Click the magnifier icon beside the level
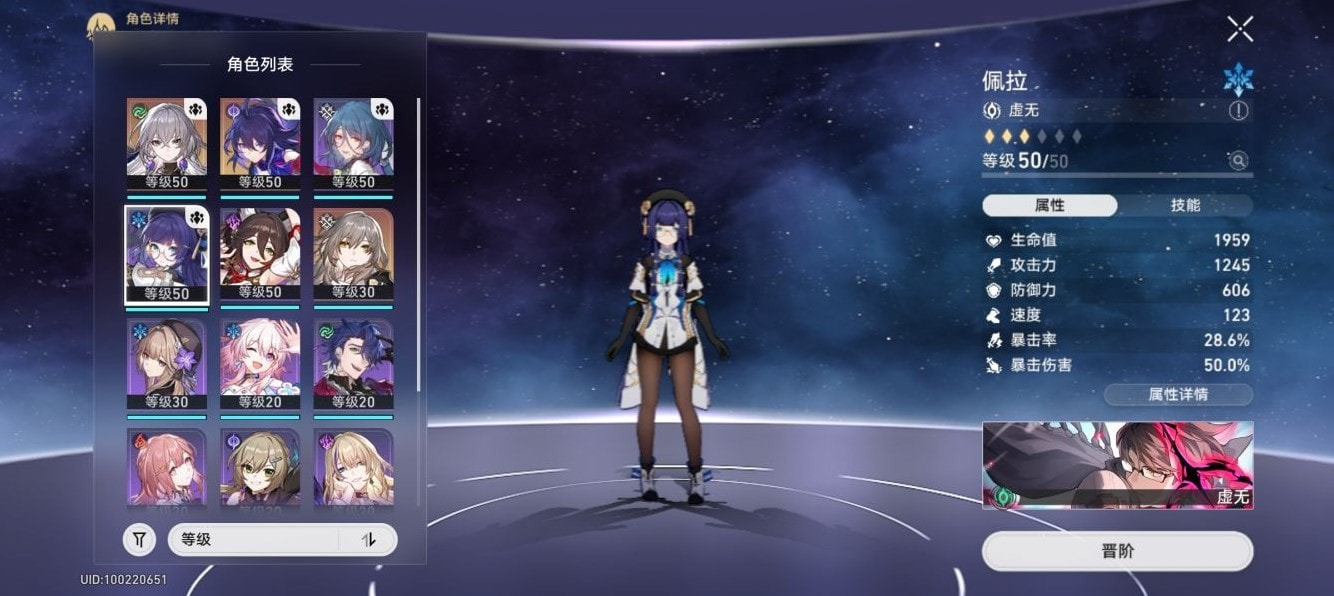Image resolution: width=1334 pixels, height=596 pixels. coord(1239,160)
